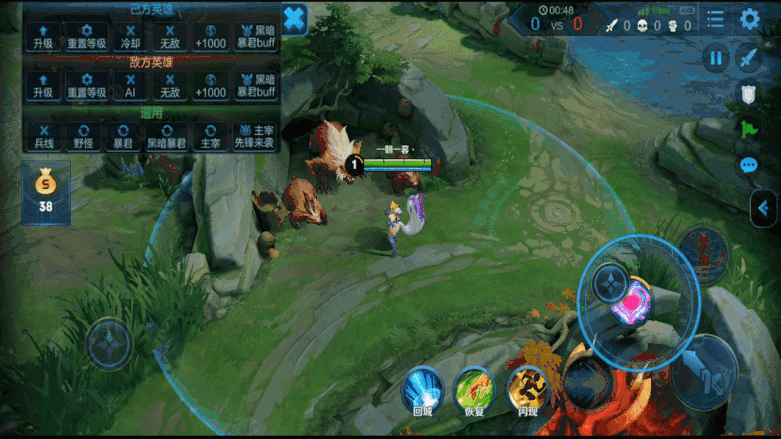Send the green flag gather signal

748,129
